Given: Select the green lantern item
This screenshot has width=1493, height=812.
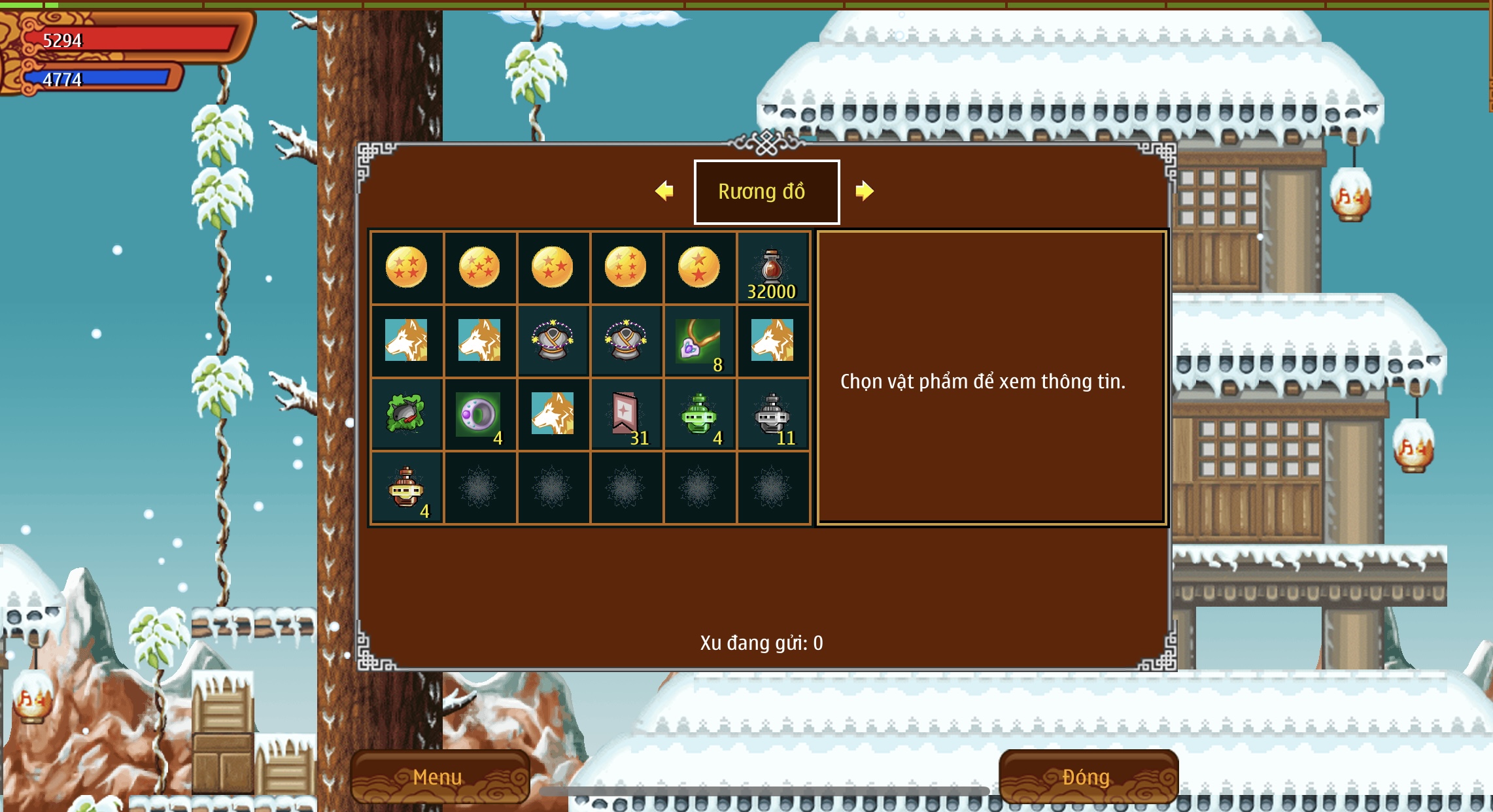Looking at the screenshot, I should [x=699, y=414].
